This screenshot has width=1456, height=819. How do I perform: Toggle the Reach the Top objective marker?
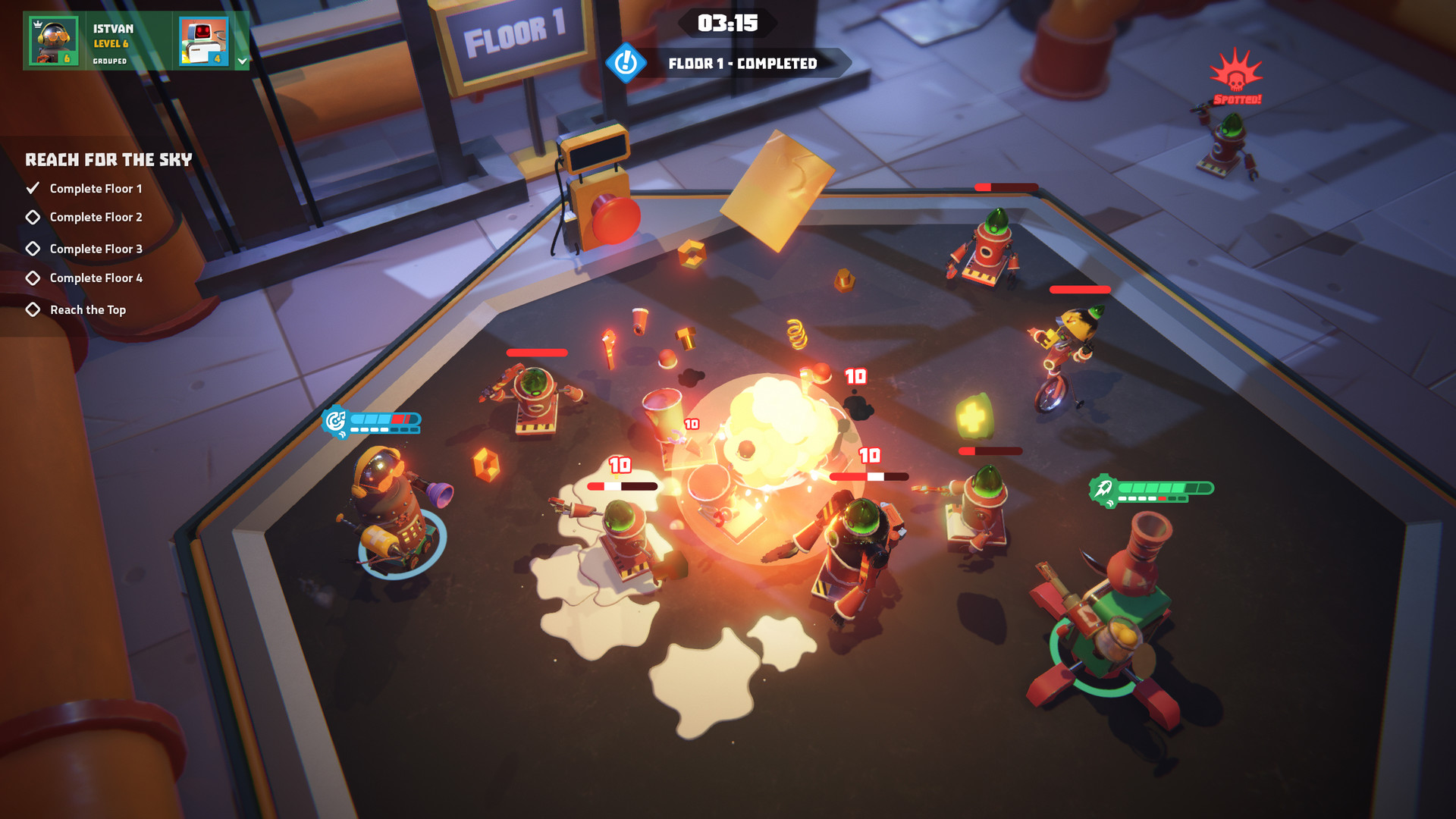pyautogui.click(x=32, y=309)
